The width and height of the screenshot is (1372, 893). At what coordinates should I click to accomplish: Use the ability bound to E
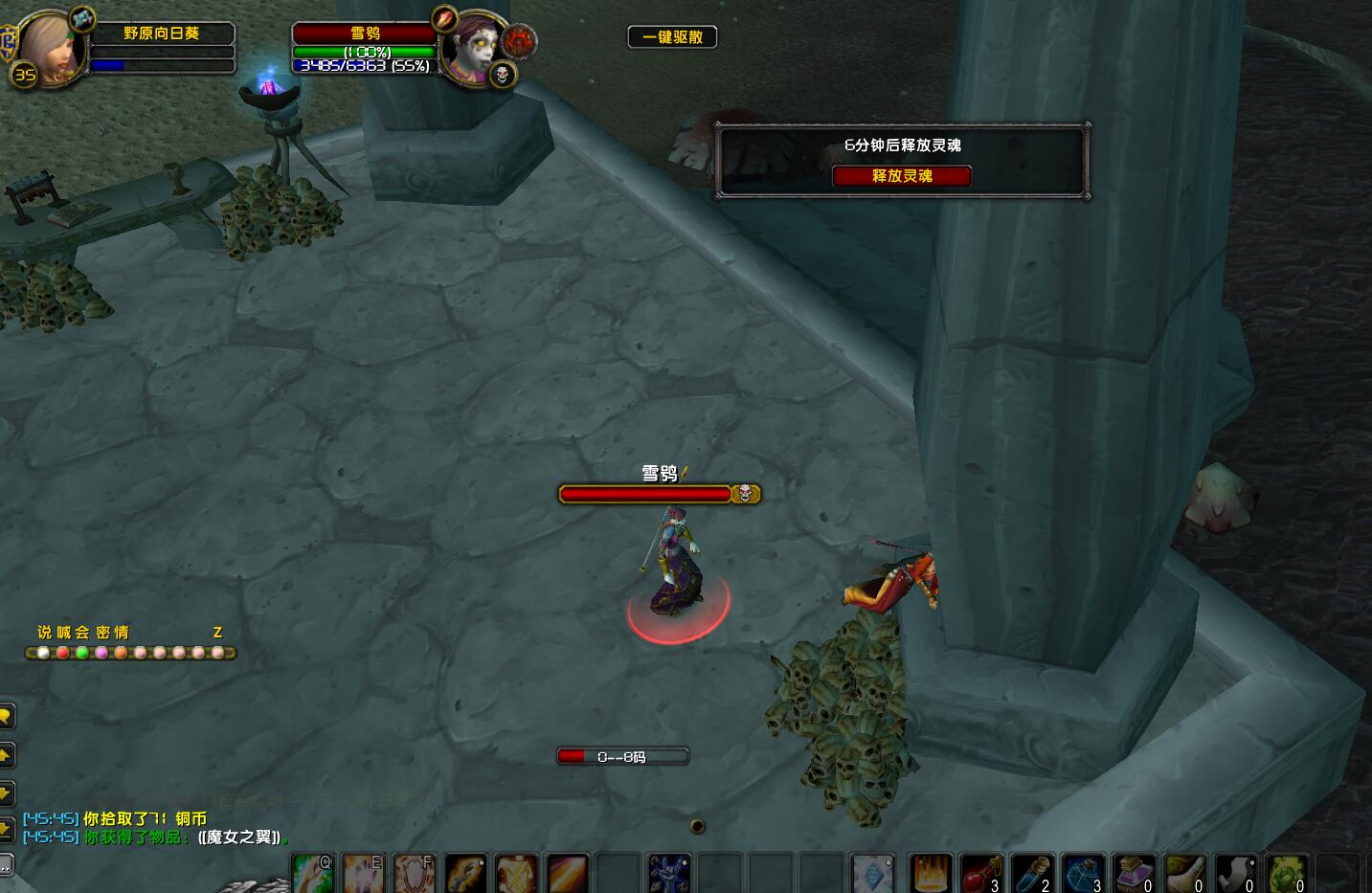[x=364, y=874]
